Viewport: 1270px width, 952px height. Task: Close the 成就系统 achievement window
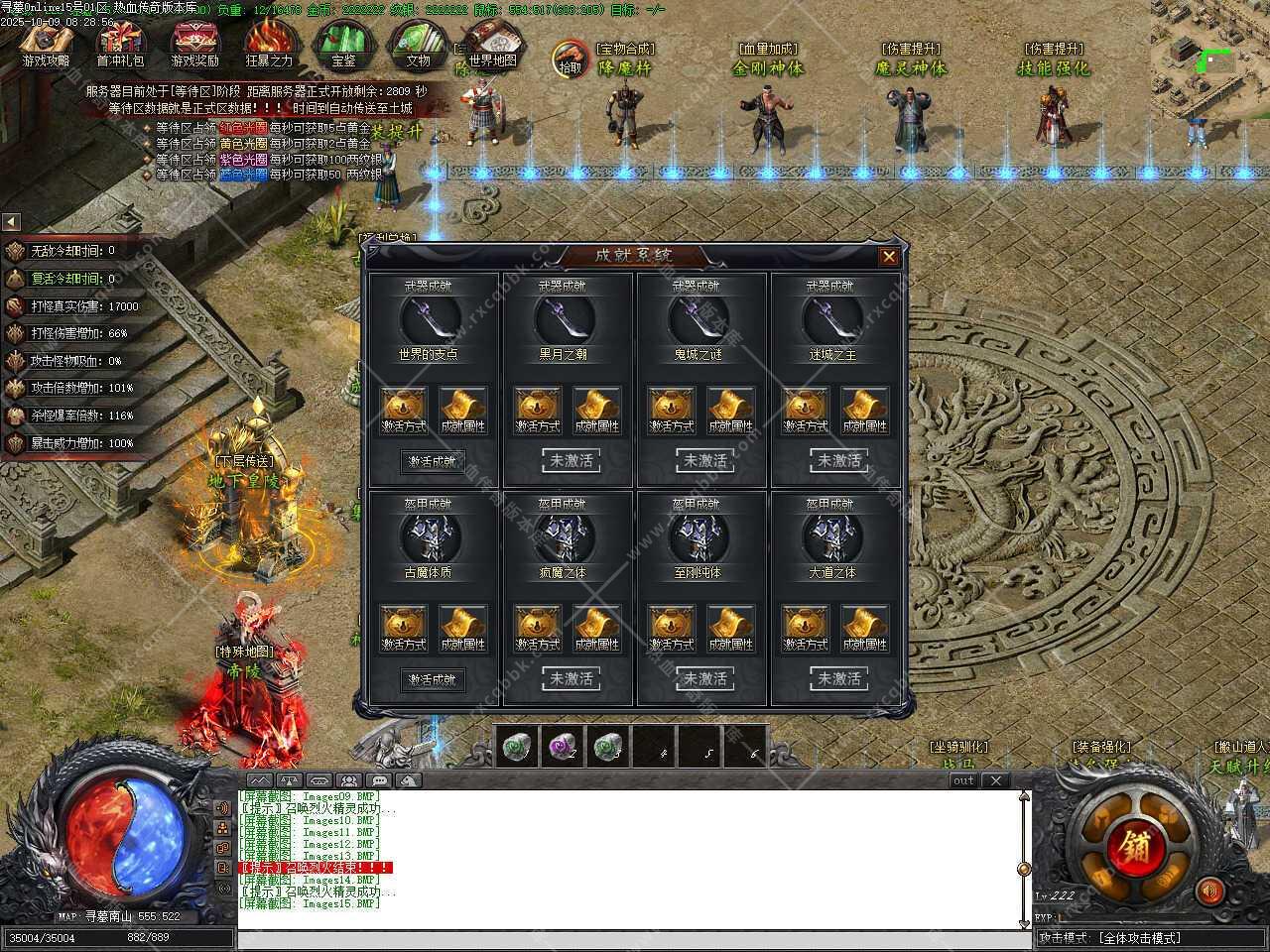click(888, 257)
